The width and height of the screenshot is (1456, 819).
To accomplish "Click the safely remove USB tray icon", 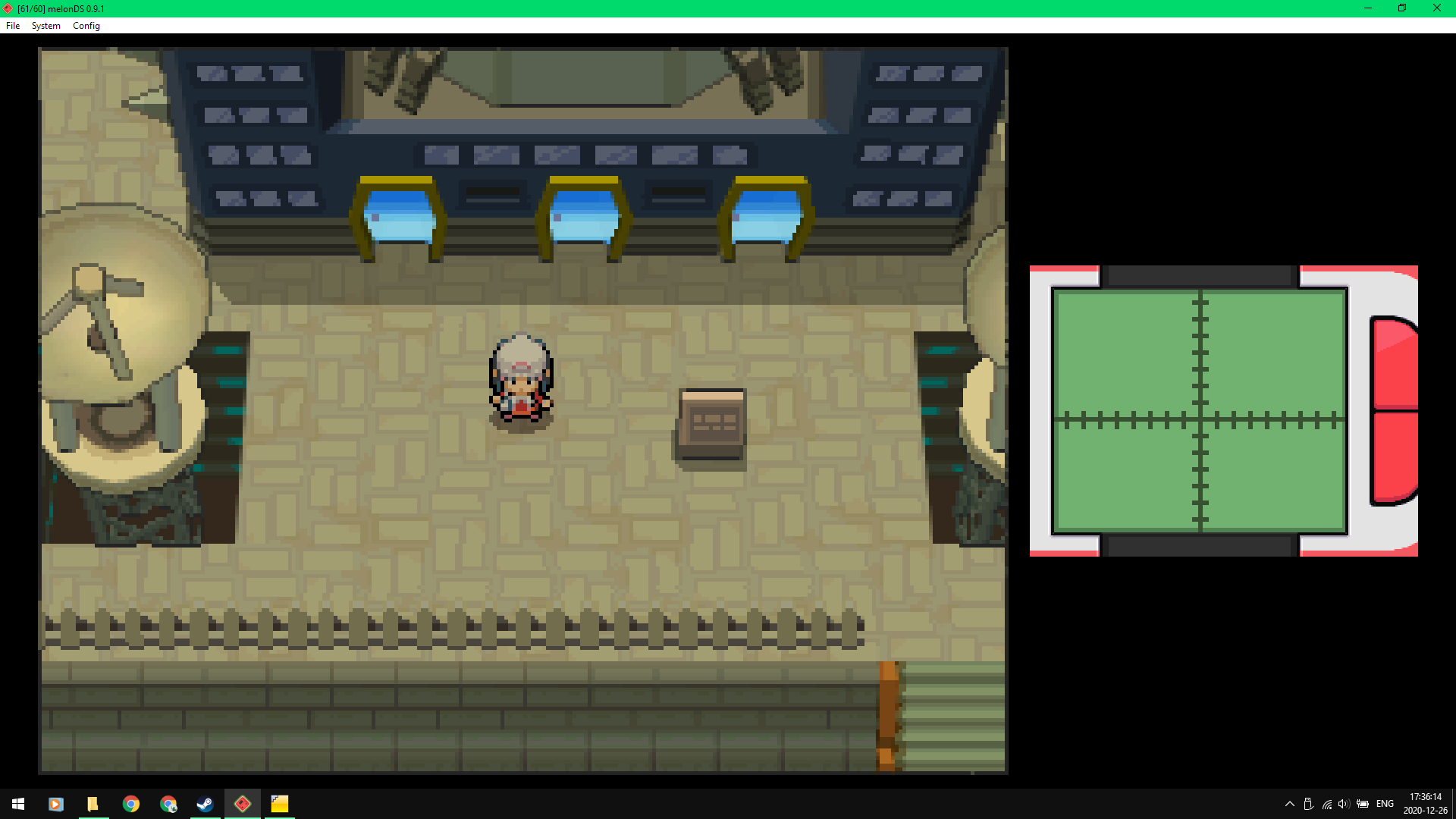I will (1310, 804).
